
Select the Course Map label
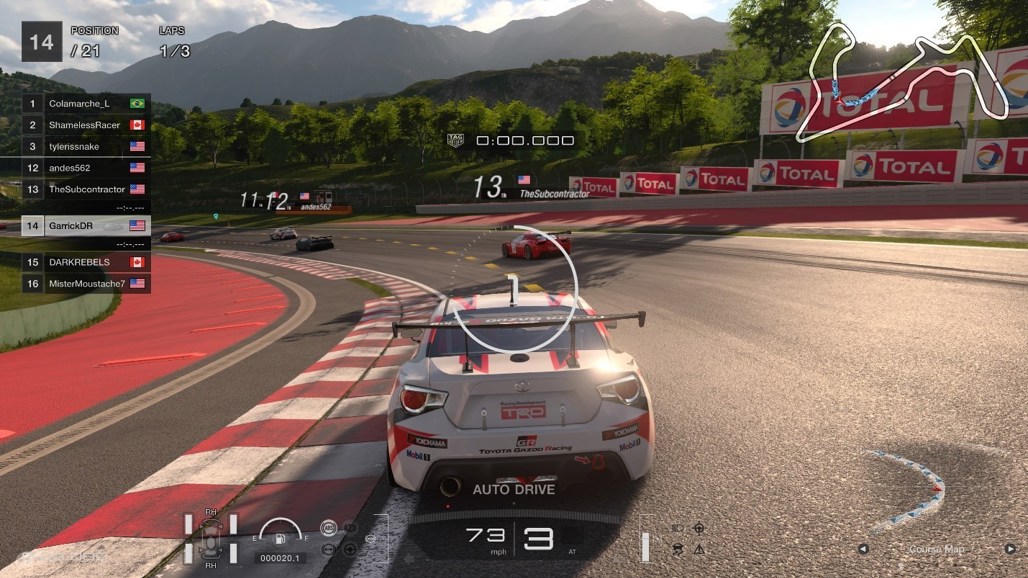point(937,549)
